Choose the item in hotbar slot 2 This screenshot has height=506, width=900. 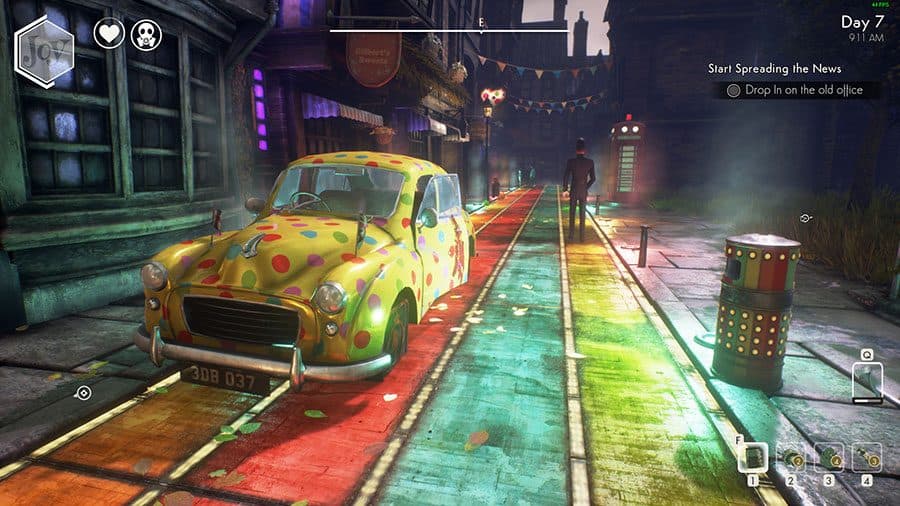(x=790, y=458)
